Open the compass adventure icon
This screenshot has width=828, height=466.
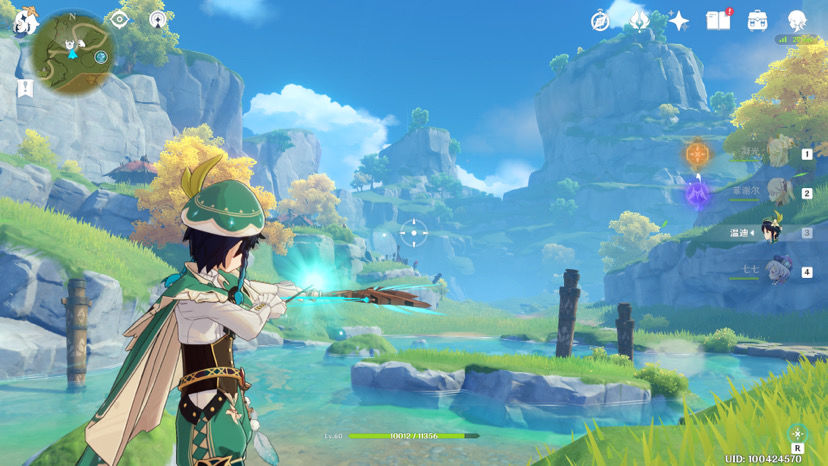coord(600,20)
